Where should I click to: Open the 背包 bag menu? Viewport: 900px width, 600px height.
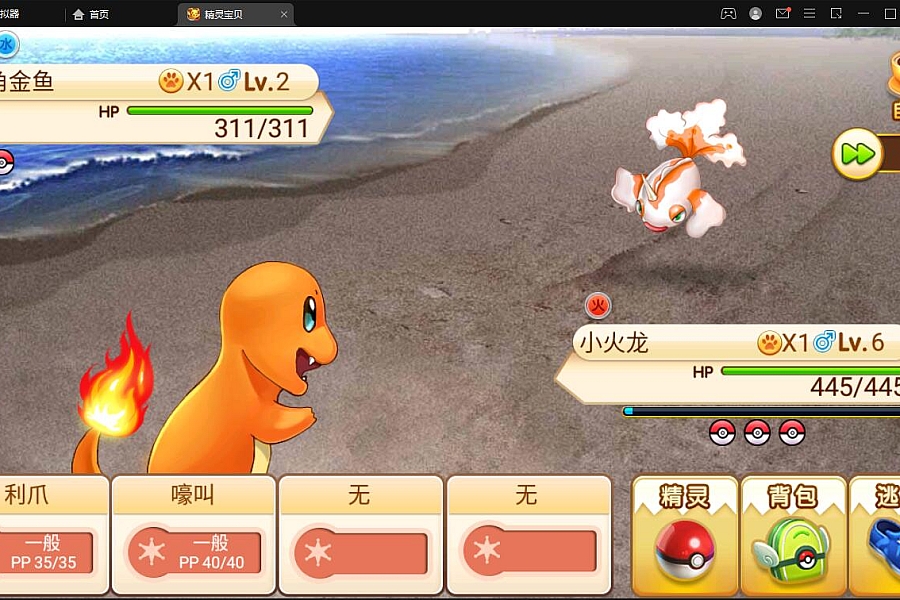[x=793, y=535]
